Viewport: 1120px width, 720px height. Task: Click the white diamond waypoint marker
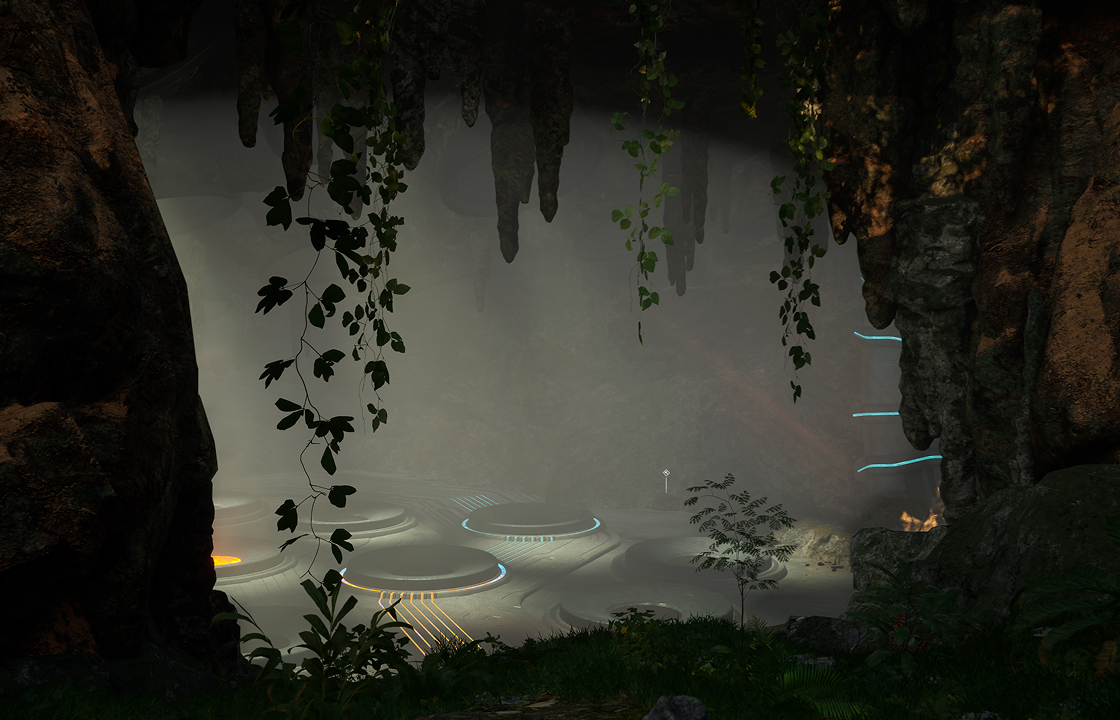click(x=665, y=474)
